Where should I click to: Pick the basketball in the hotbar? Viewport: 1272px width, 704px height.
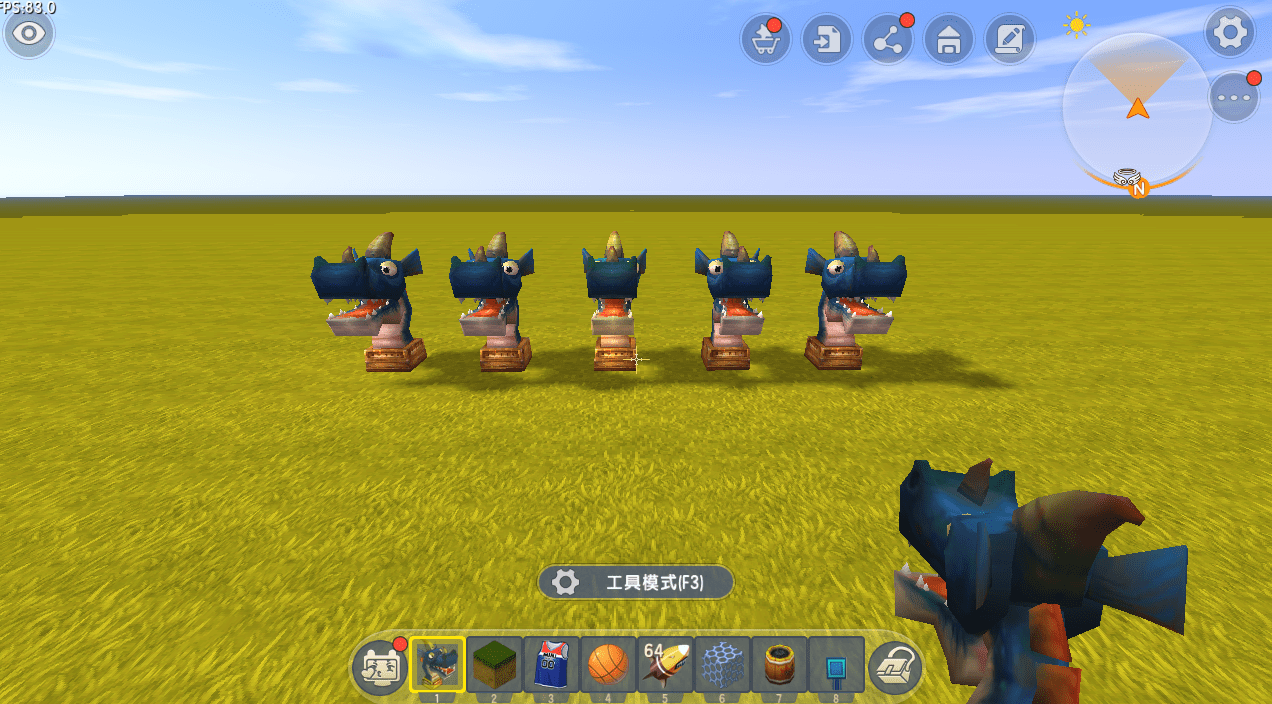tap(608, 664)
